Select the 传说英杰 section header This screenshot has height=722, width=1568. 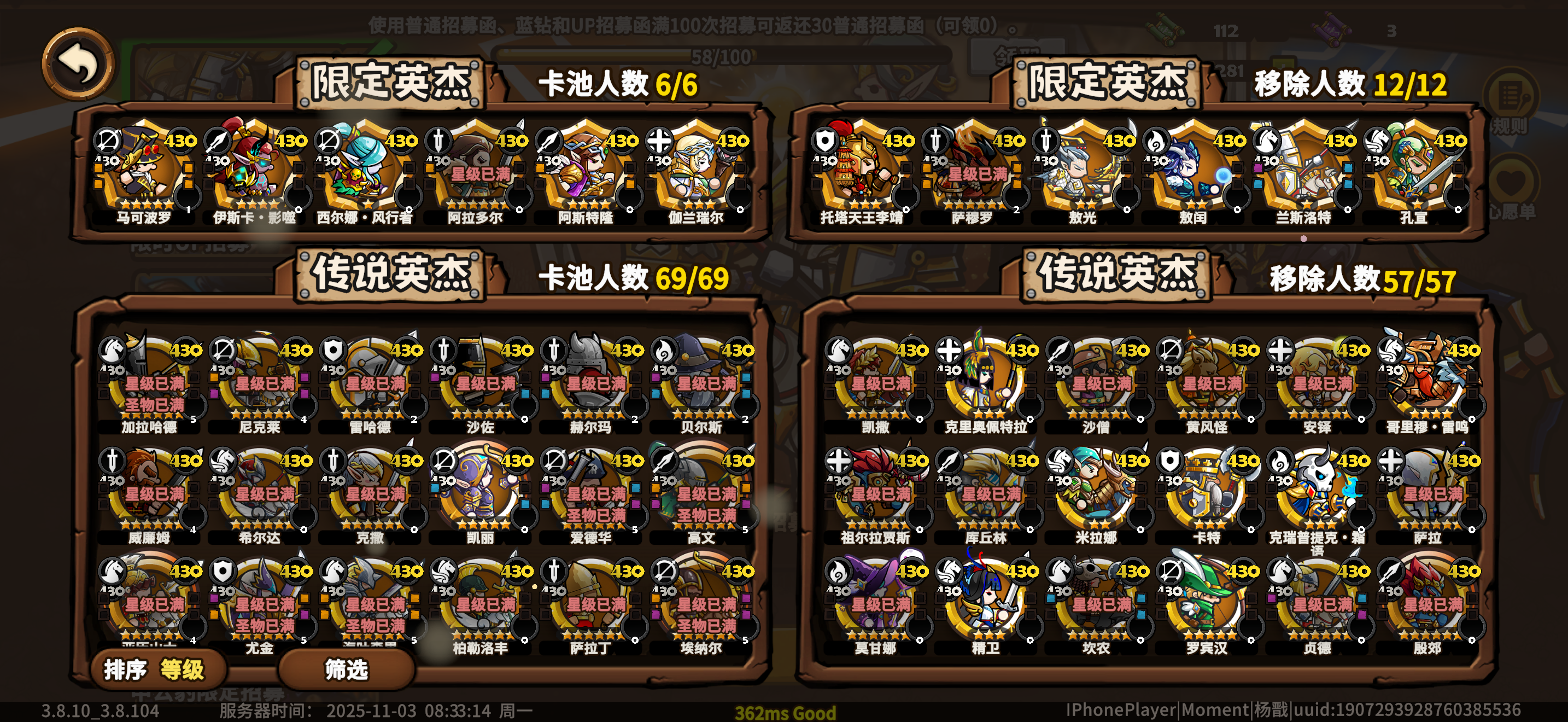(x=393, y=275)
